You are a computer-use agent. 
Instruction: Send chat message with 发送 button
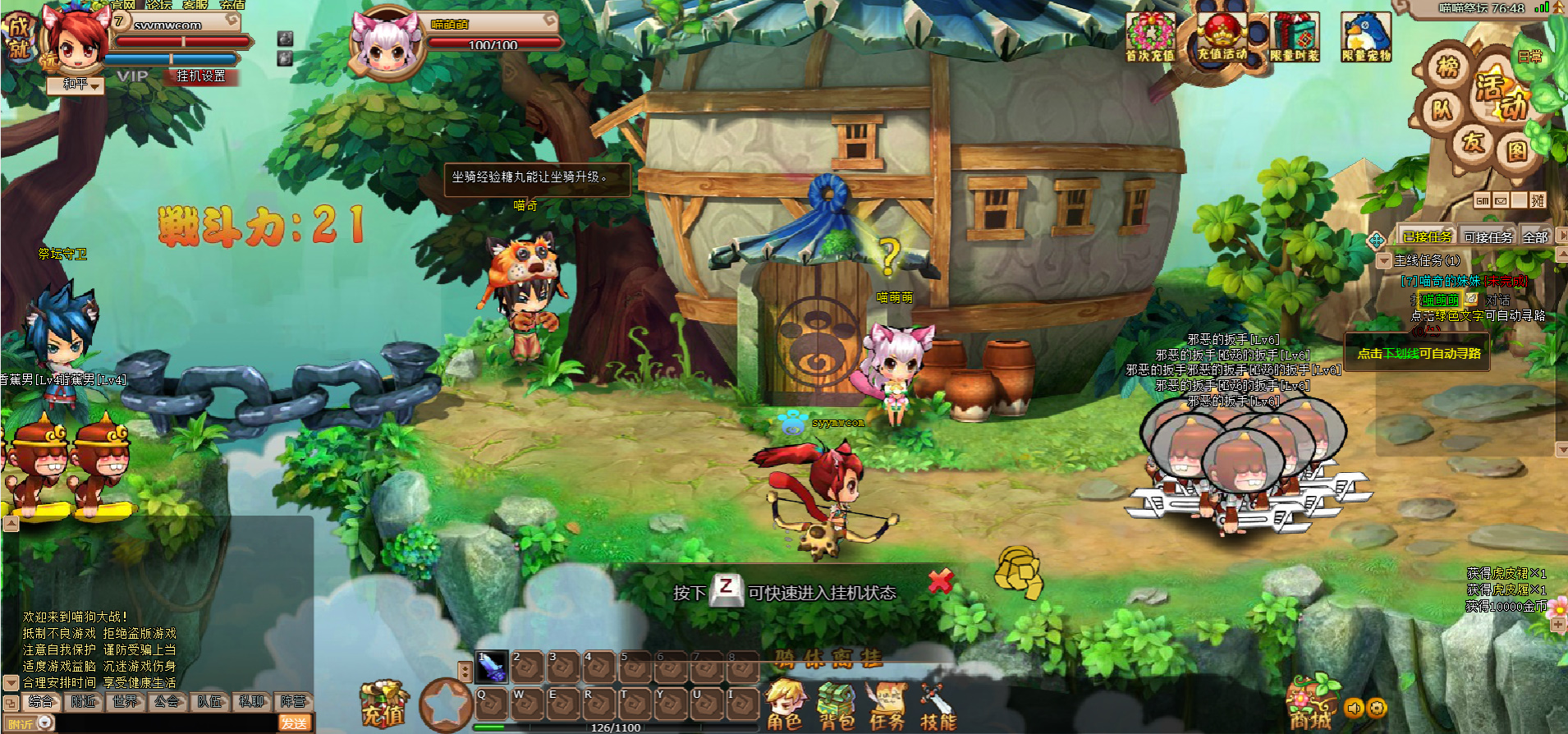(294, 723)
